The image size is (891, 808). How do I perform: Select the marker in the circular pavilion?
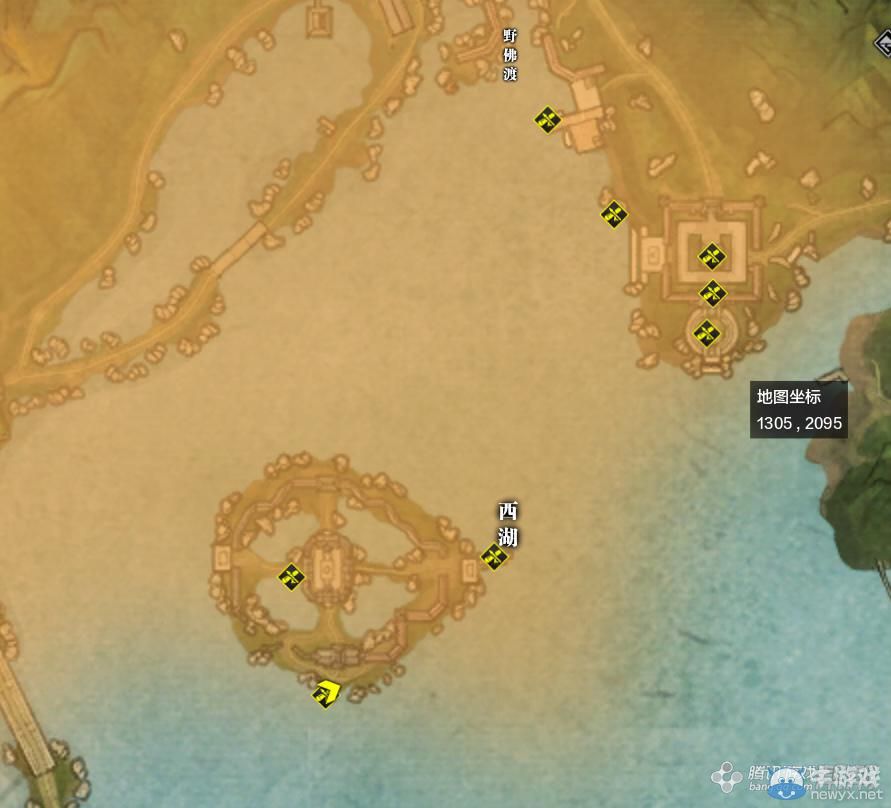pyautogui.click(x=707, y=333)
